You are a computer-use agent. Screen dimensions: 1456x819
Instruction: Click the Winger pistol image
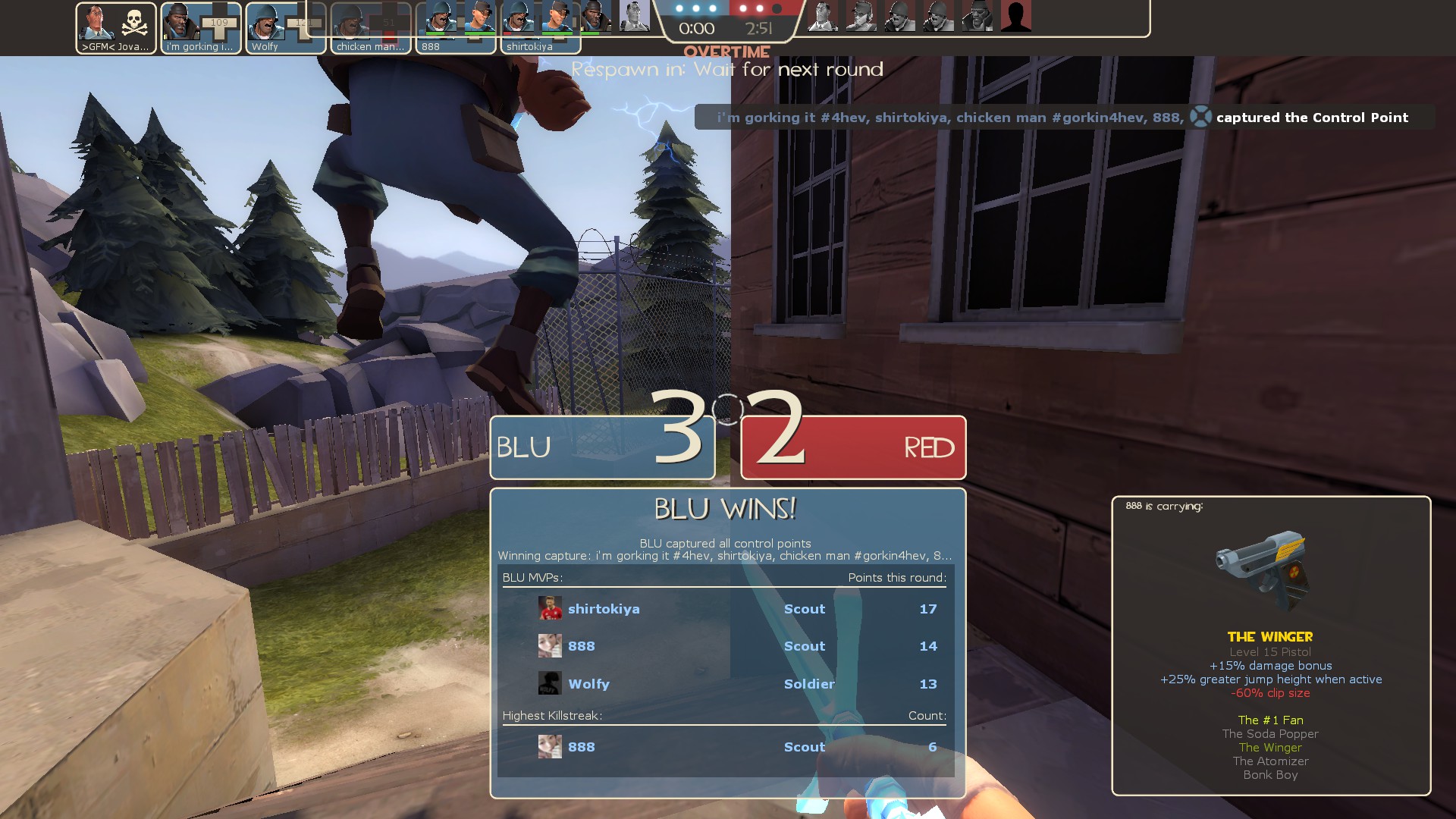[x=1263, y=570]
